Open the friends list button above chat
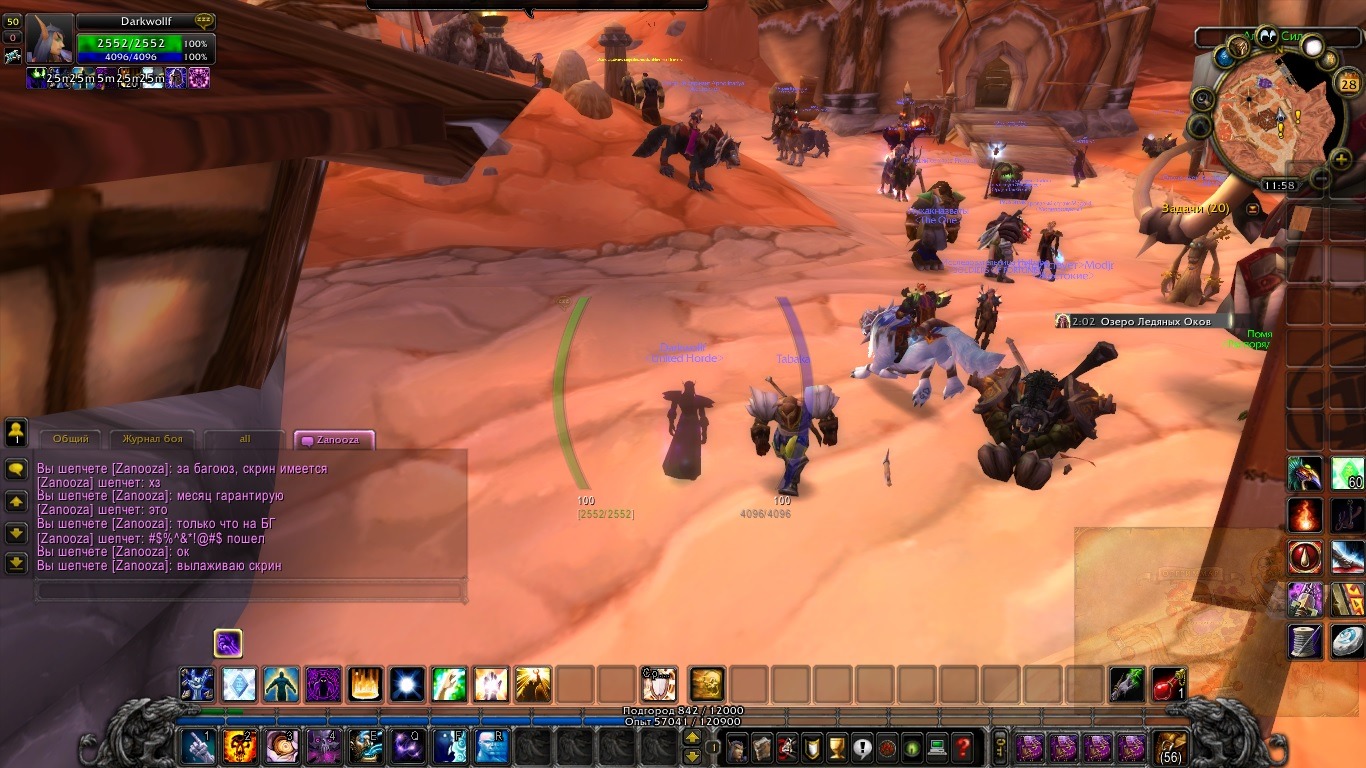Image resolution: width=1366 pixels, height=768 pixels. 16,432
